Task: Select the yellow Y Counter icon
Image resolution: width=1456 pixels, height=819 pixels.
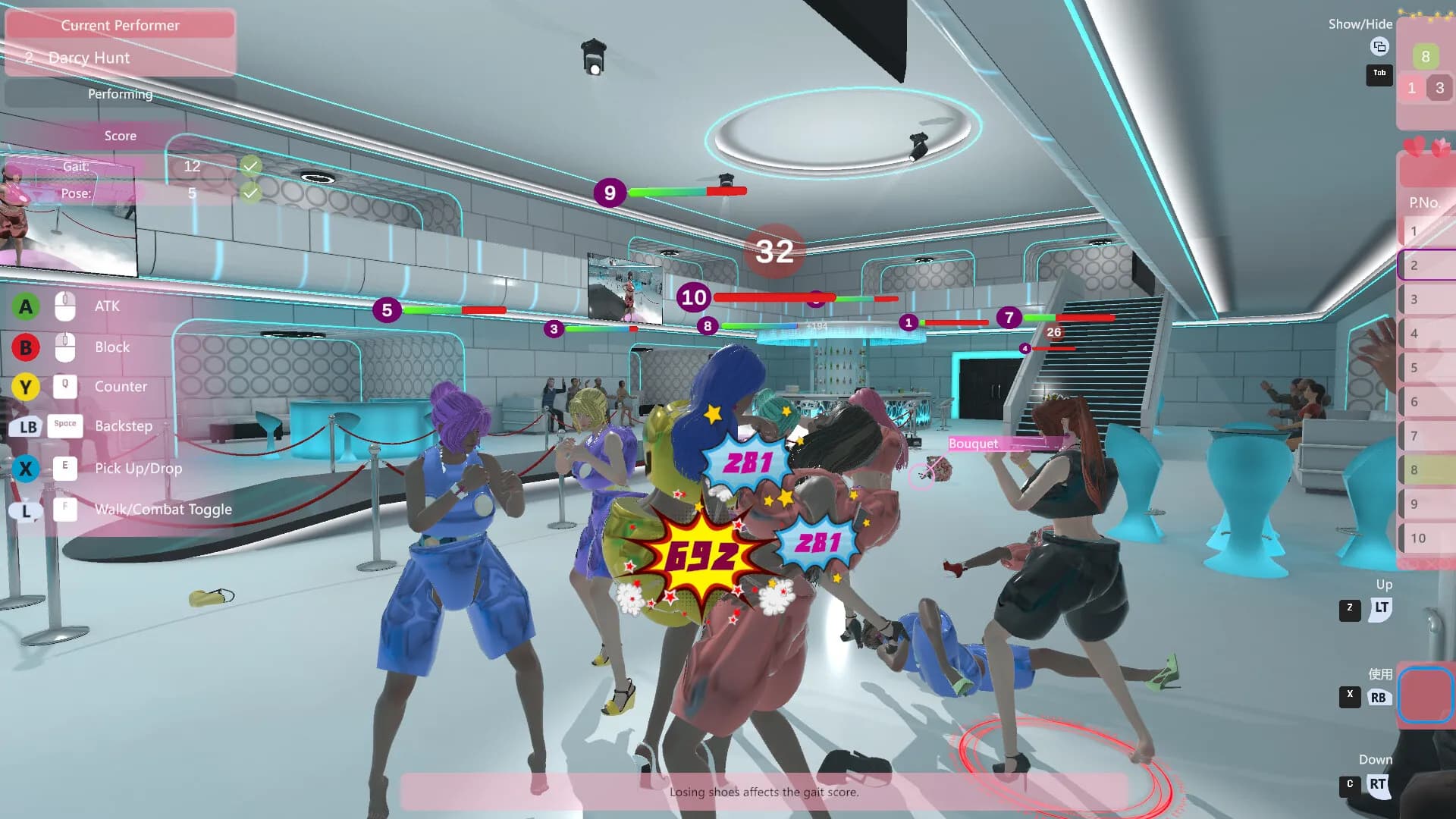Action: pos(25,387)
